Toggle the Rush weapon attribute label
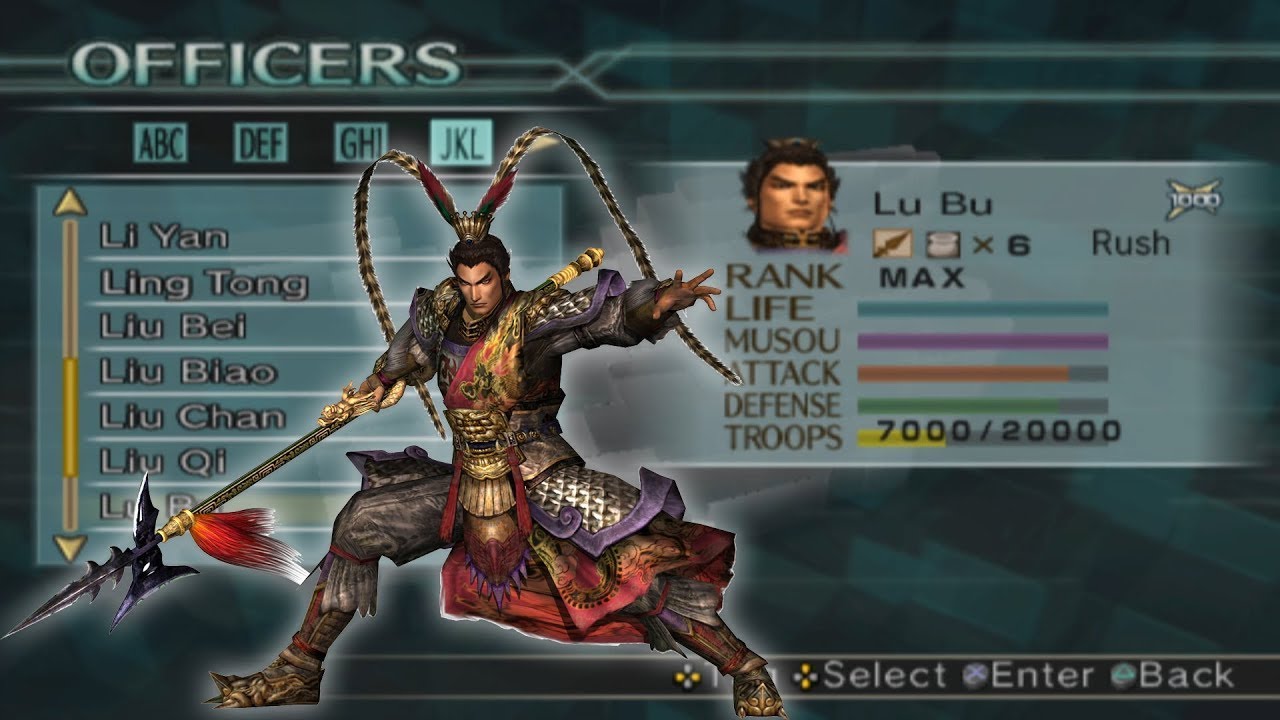Image resolution: width=1280 pixels, height=720 pixels. point(1130,242)
